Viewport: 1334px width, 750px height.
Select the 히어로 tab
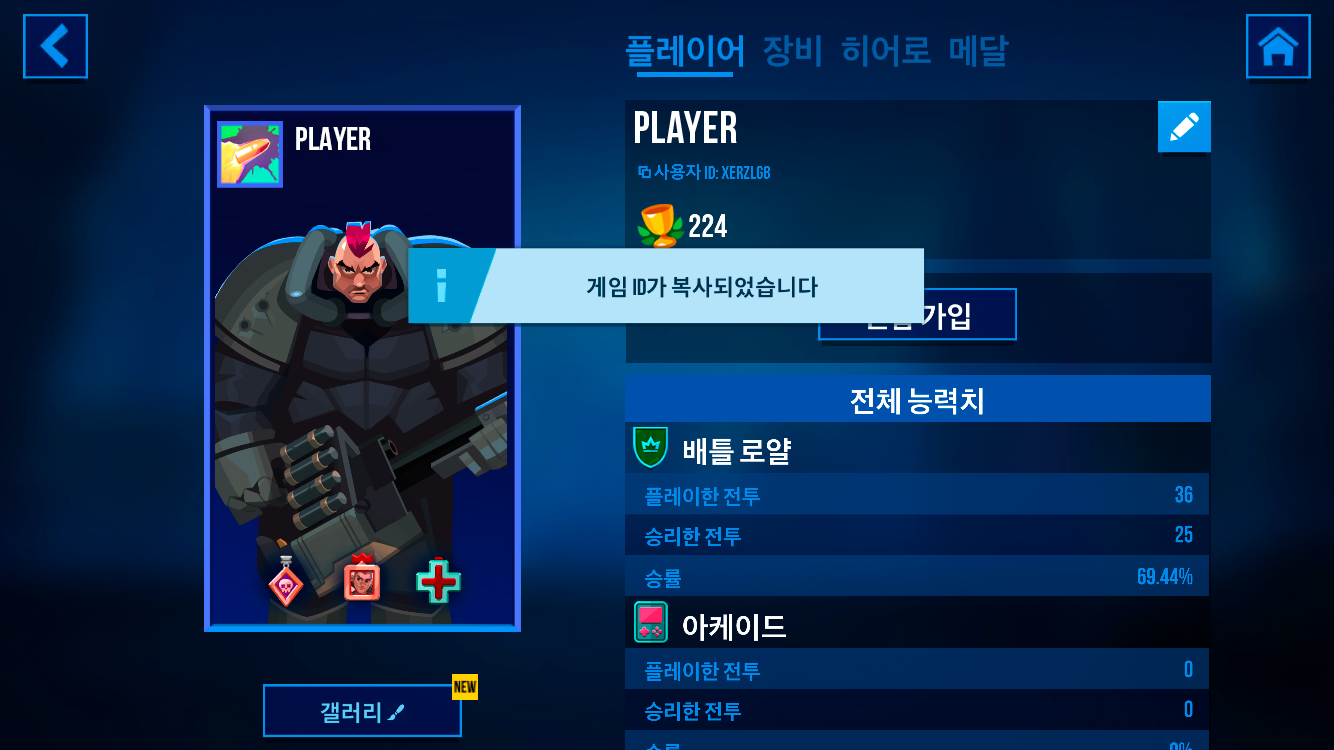[x=886, y=50]
